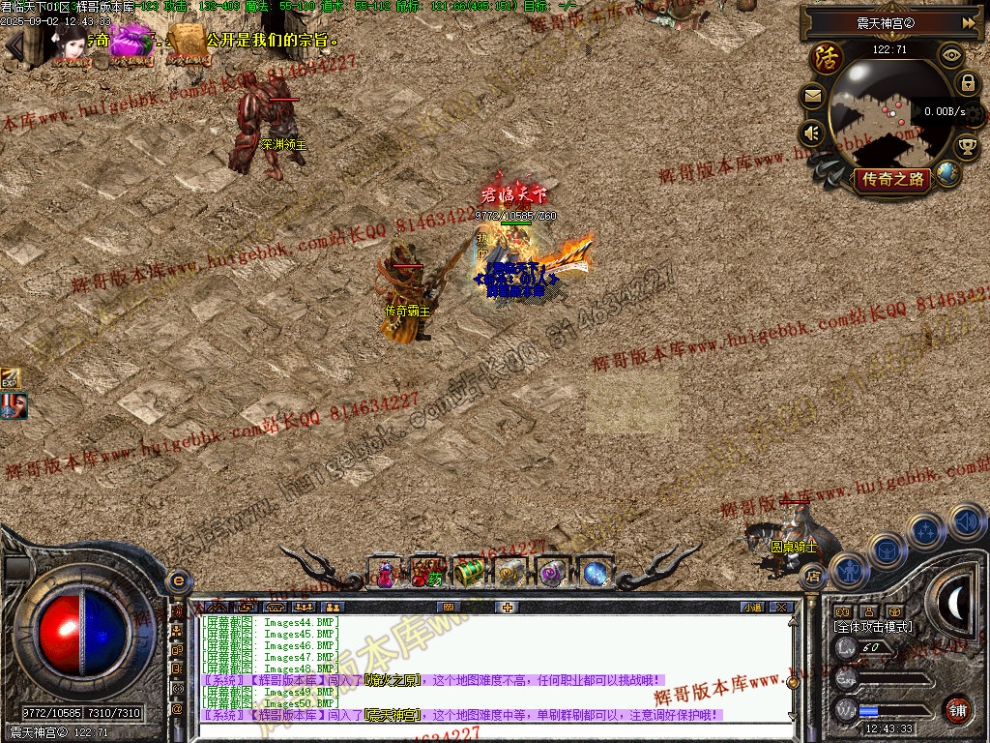
Task: Open the red 铺 stall button
Action: pos(958,709)
